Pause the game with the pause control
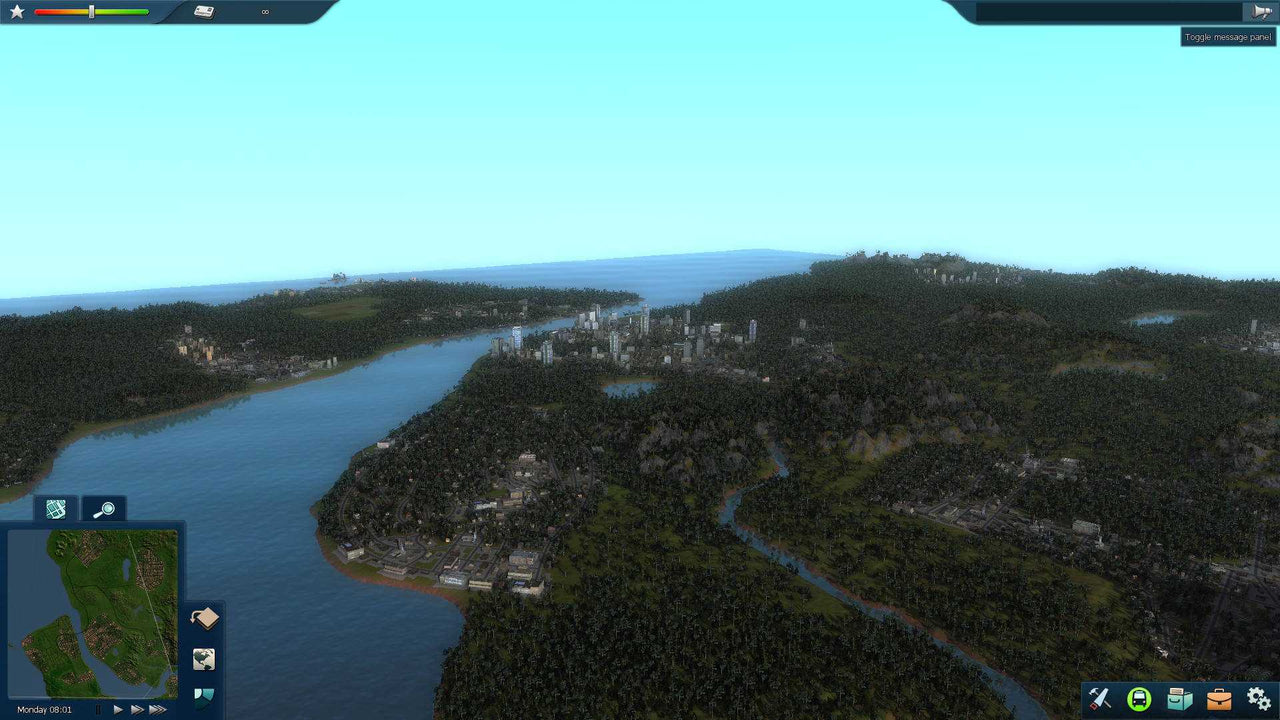The width and height of the screenshot is (1280, 720). pyautogui.click(x=97, y=709)
